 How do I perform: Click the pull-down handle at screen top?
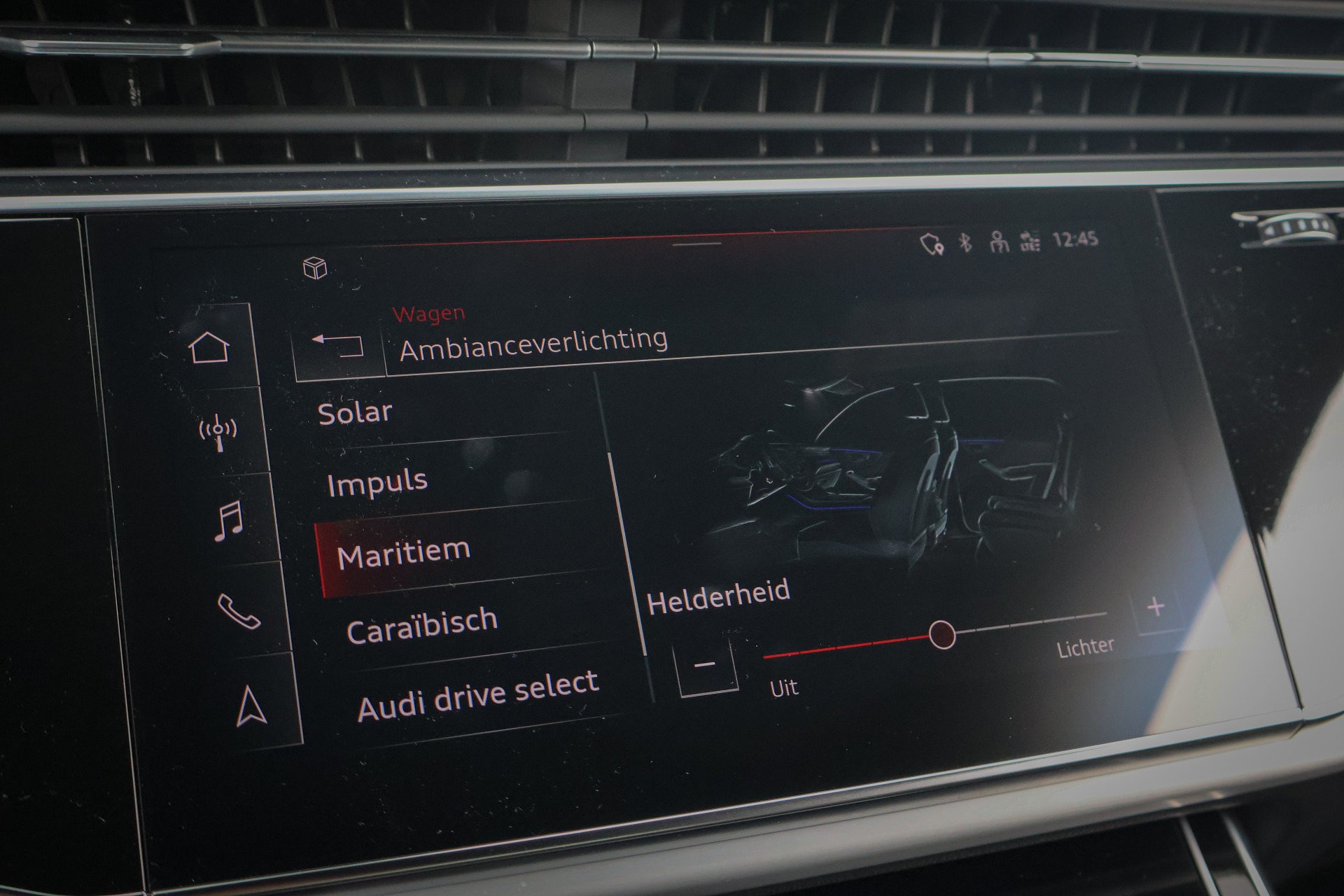coord(696,244)
